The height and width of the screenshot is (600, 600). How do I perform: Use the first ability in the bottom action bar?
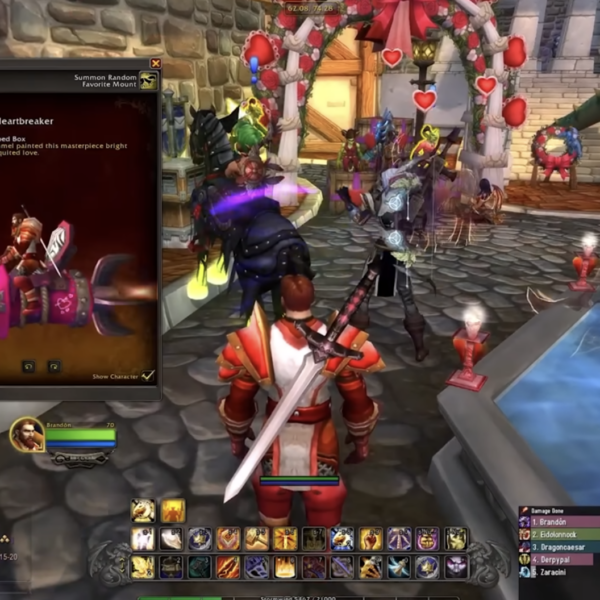click(x=143, y=567)
